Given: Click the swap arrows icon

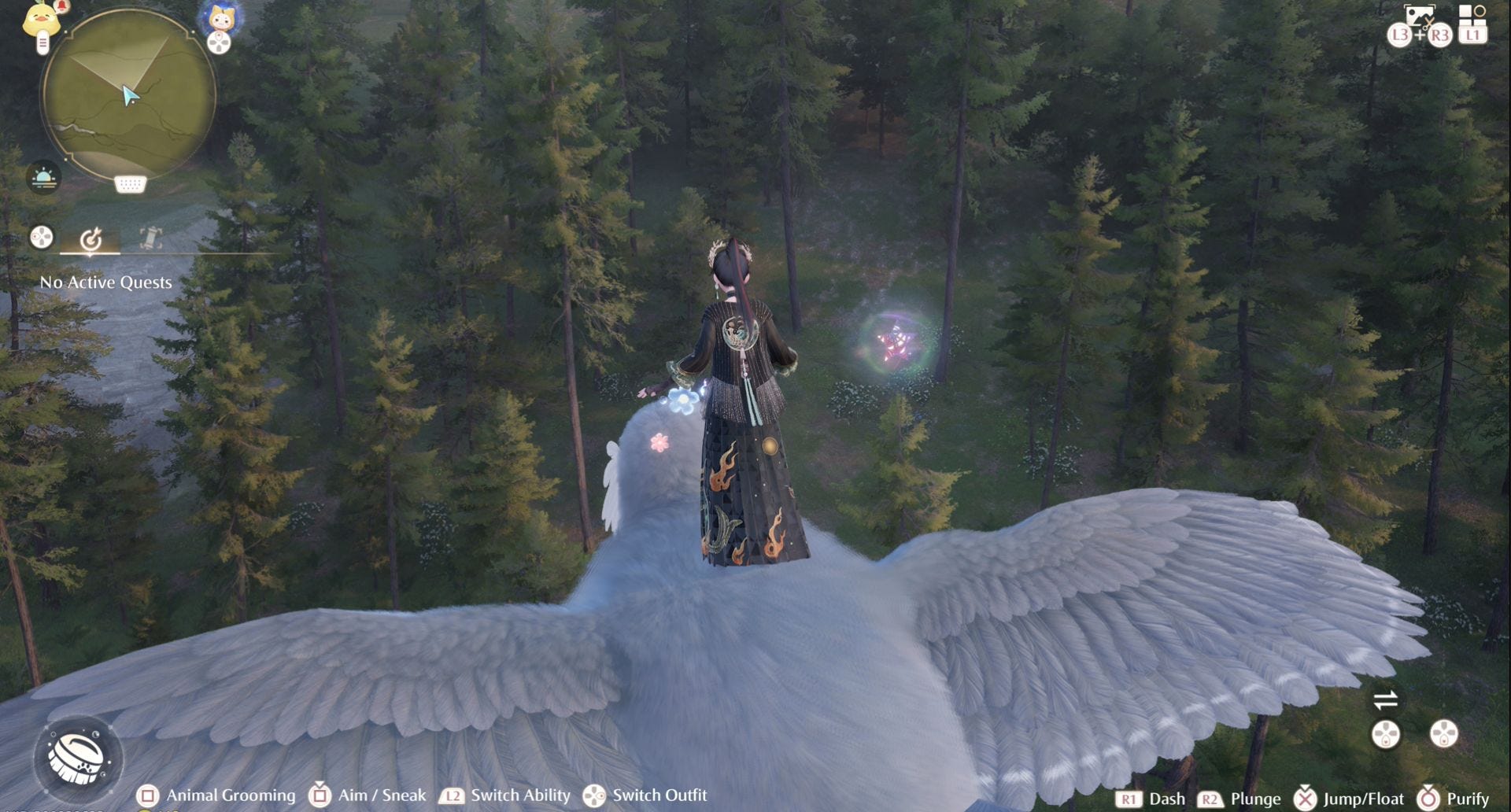Looking at the screenshot, I should point(1385,699).
